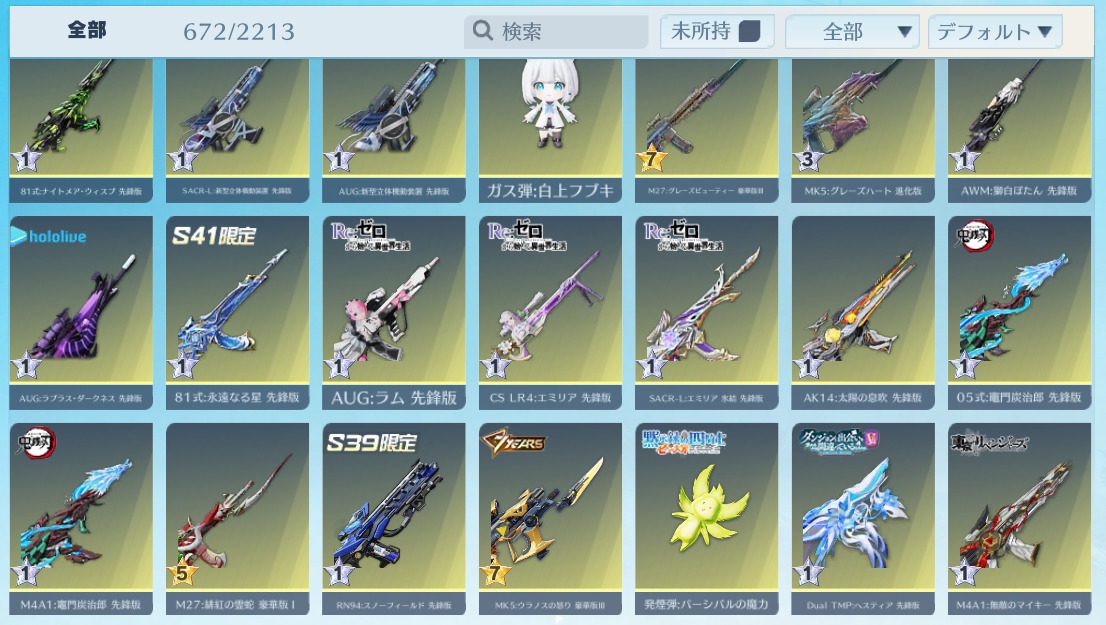
Task: Open the 全部 filter dropdown
Action: (852, 32)
